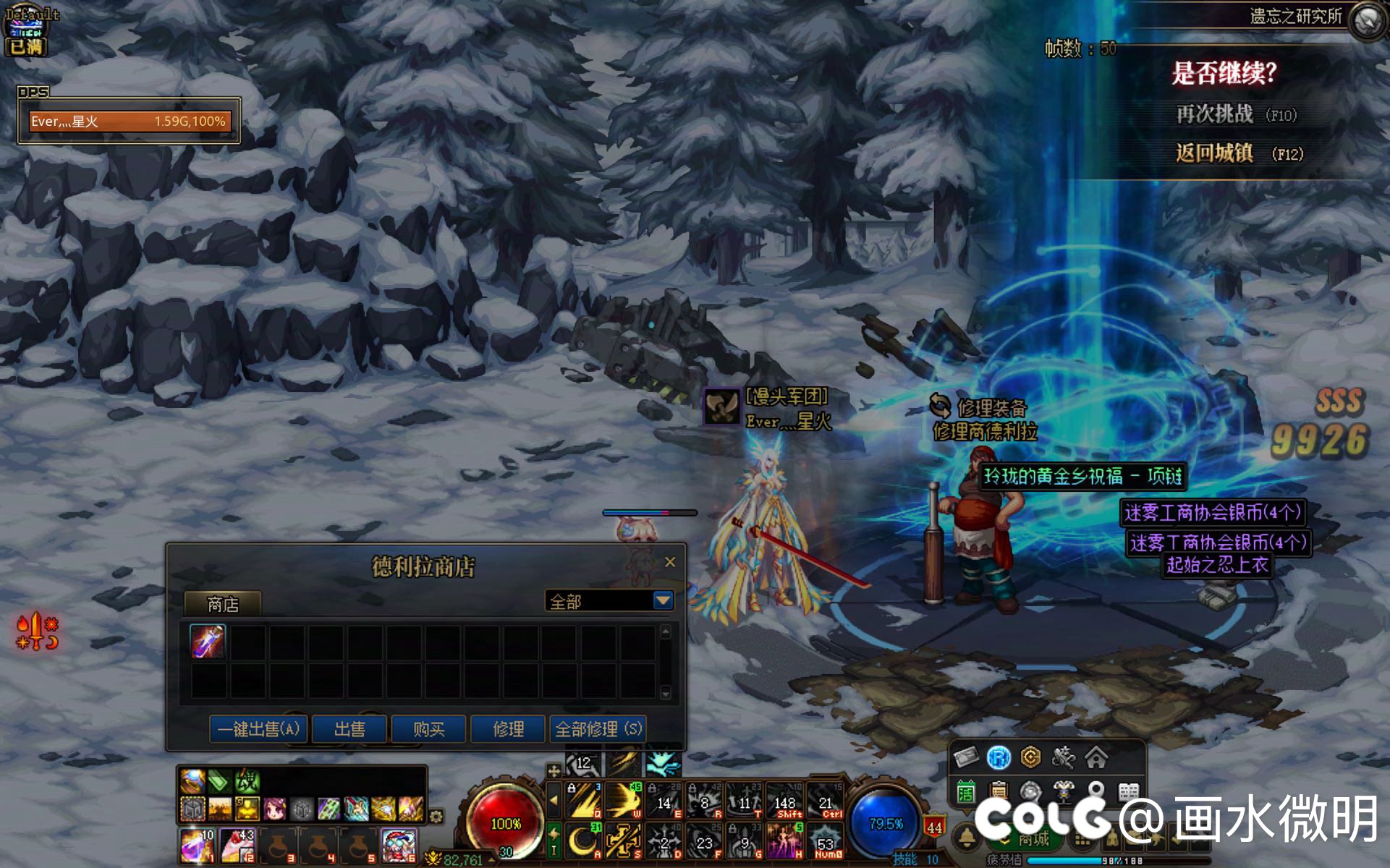Open the green 活 activity calendar icon
Viewport: 1390px width, 868px height.
tap(966, 793)
